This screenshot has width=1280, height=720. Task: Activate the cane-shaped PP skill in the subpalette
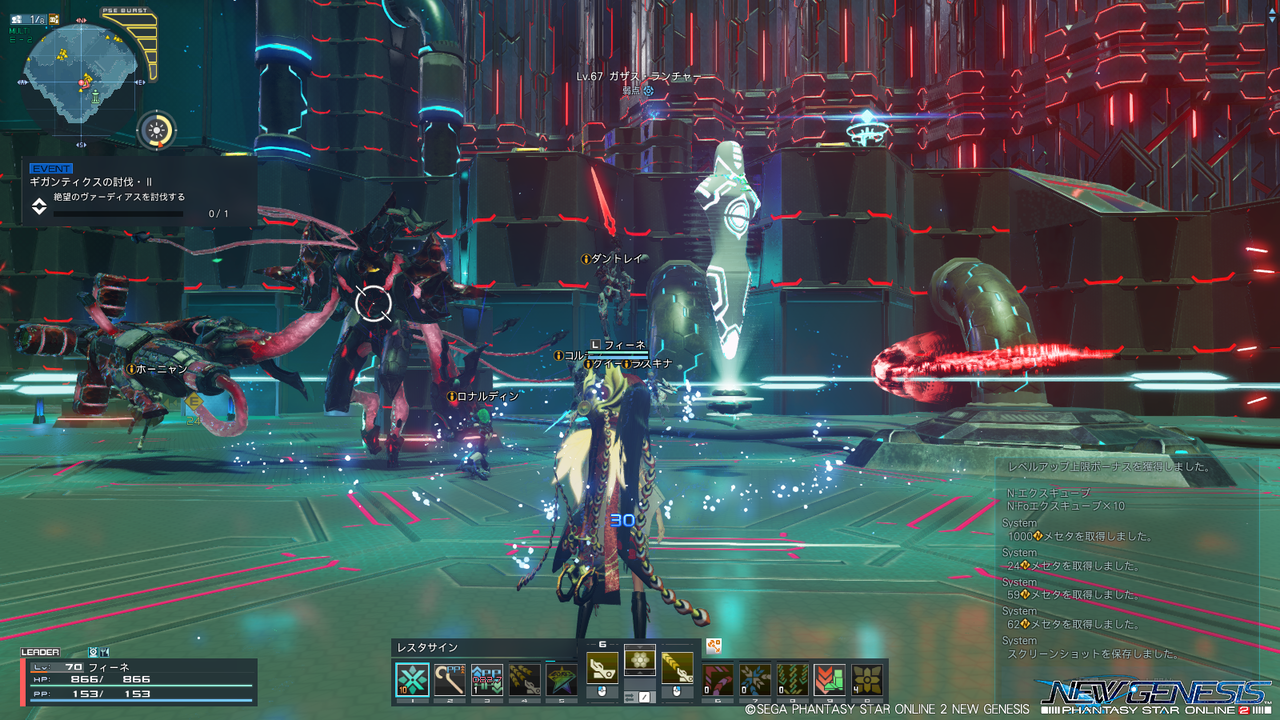449,680
